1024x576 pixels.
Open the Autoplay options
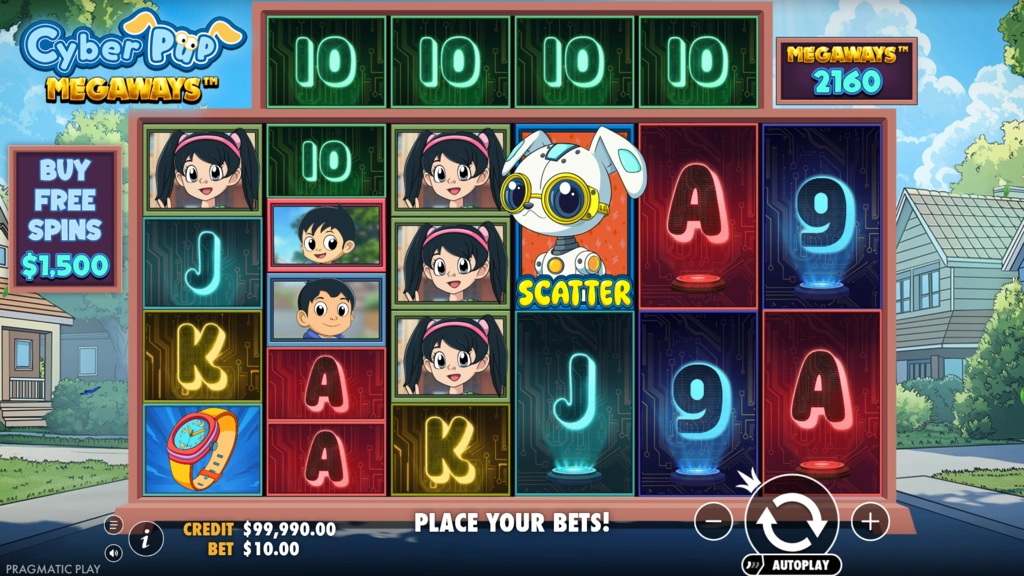click(791, 565)
